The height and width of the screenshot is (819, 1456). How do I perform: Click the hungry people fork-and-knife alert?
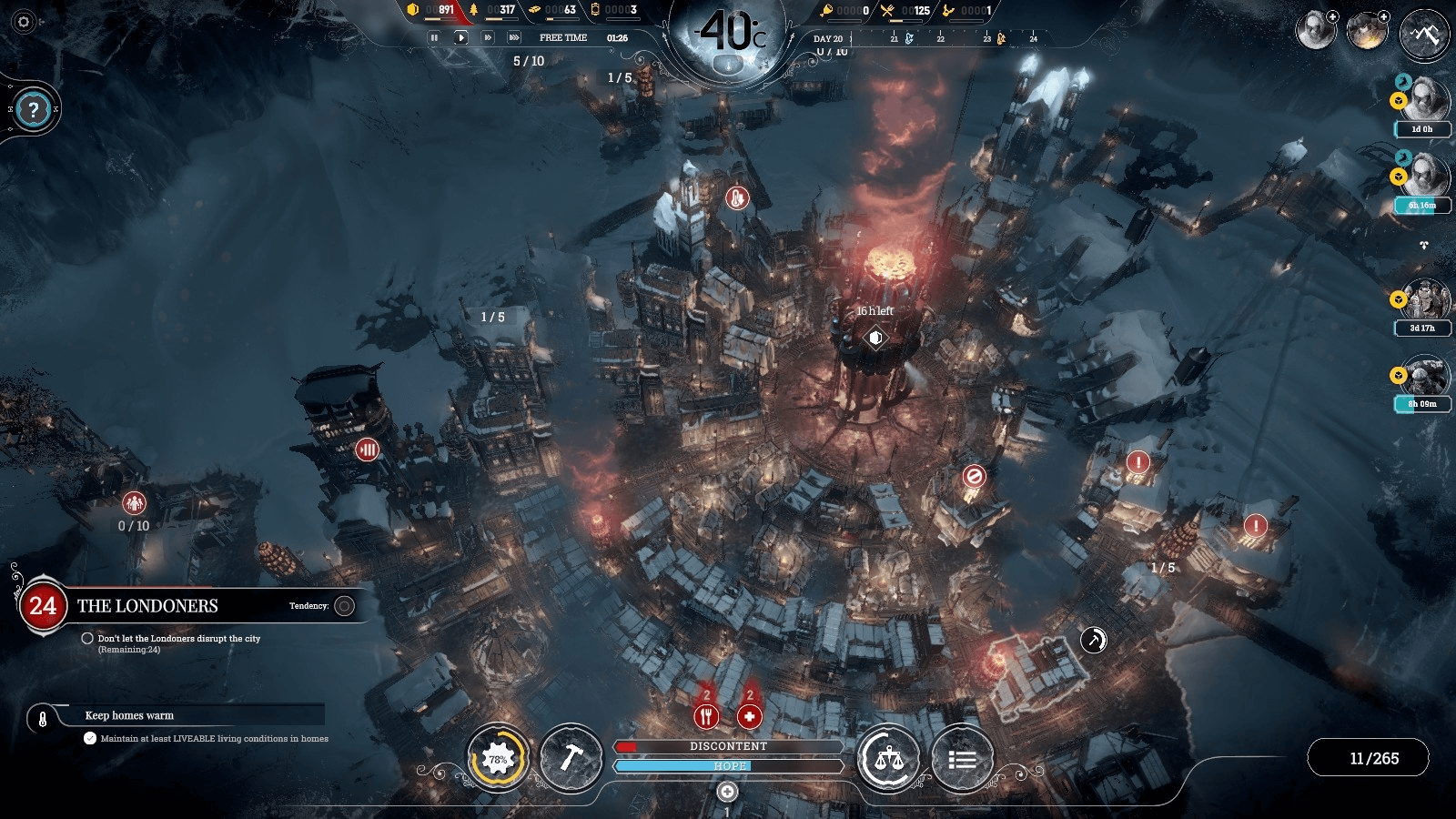706,716
